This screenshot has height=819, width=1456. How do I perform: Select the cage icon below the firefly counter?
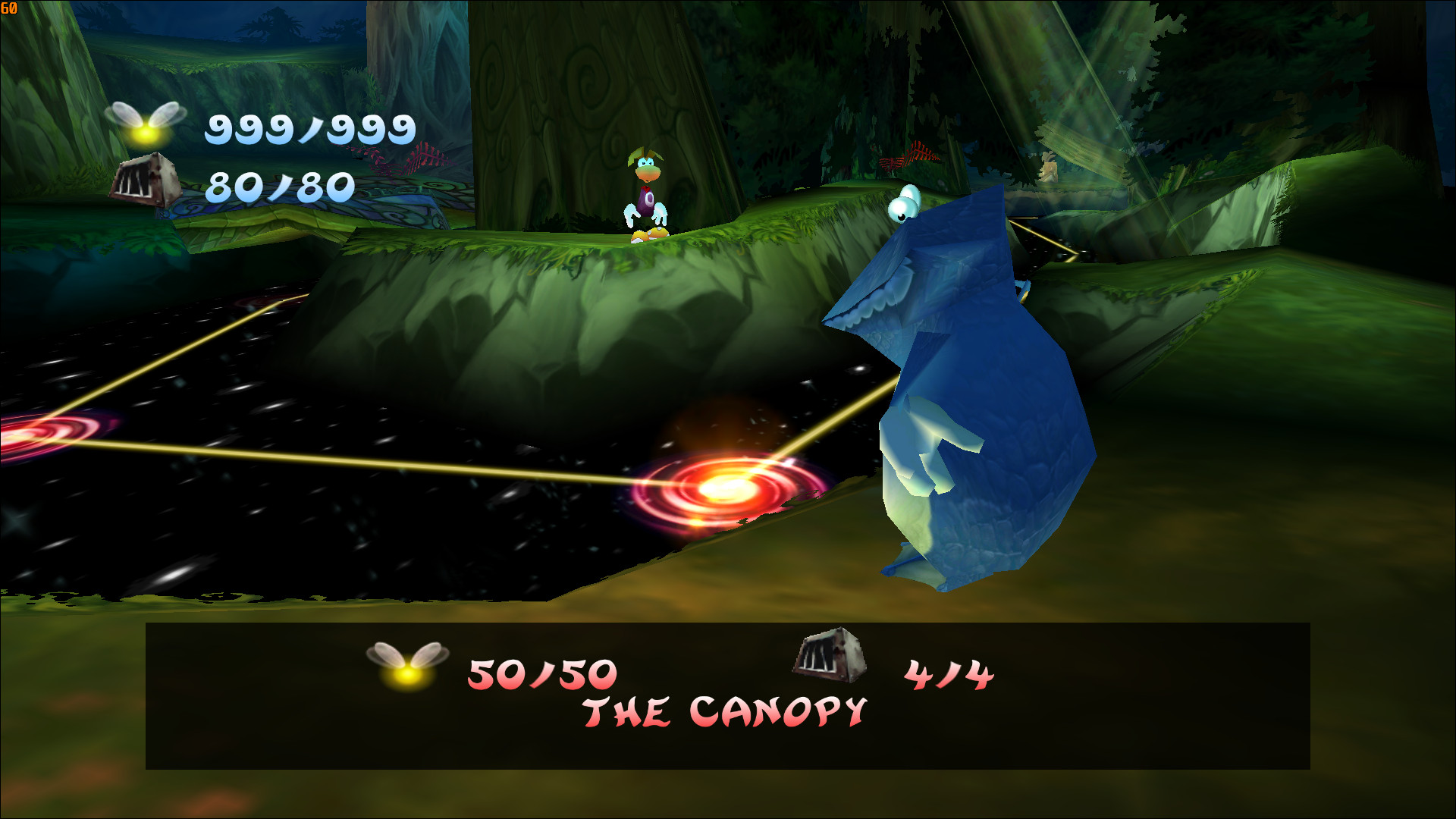pos(144,182)
